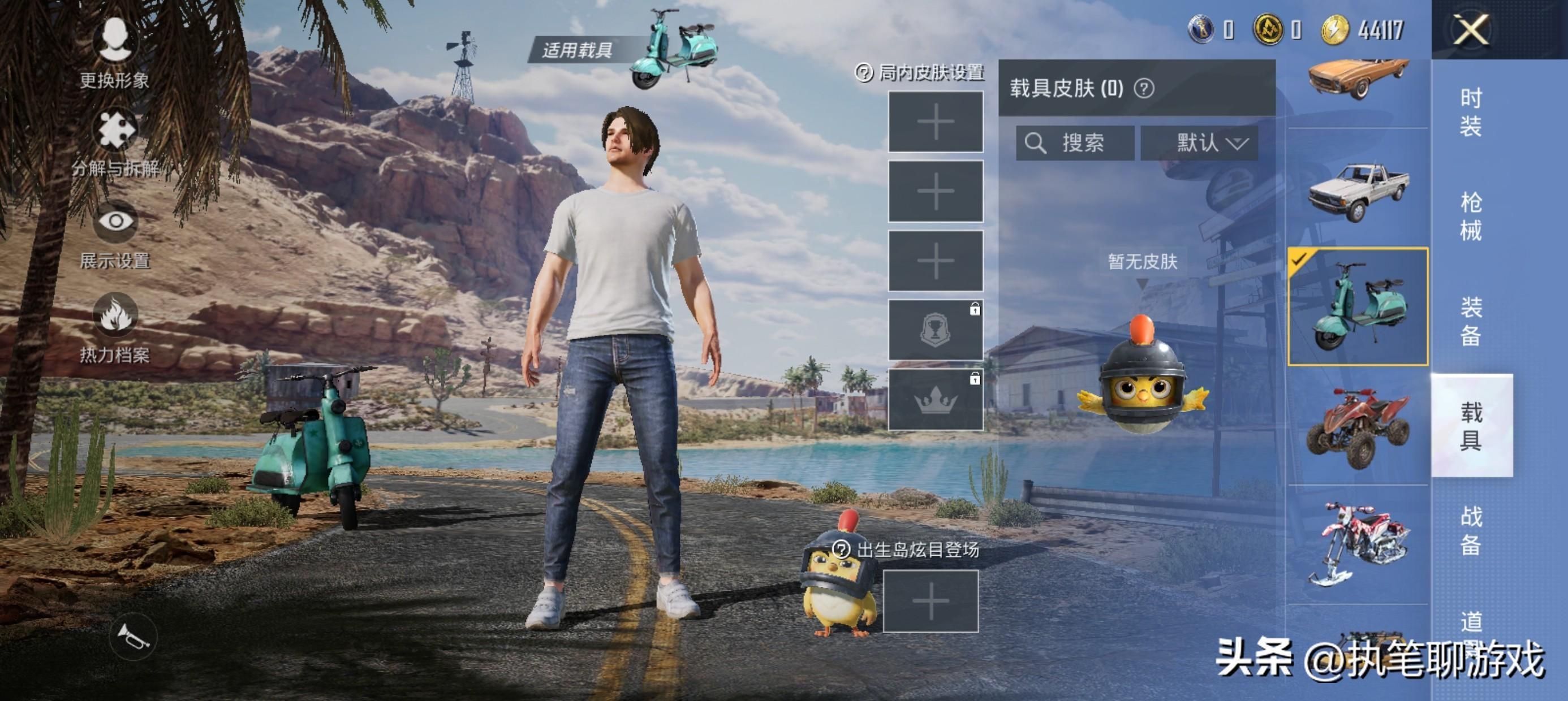Click the trumpet horn icon

coord(133,637)
